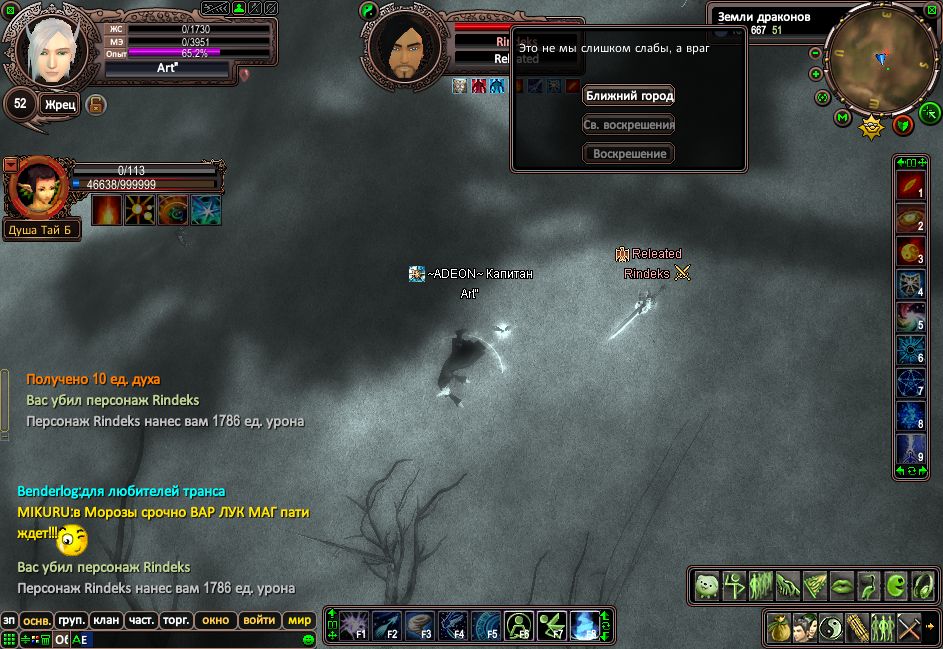
Task: Select the груп. chat tab
Action: (71, 620)
